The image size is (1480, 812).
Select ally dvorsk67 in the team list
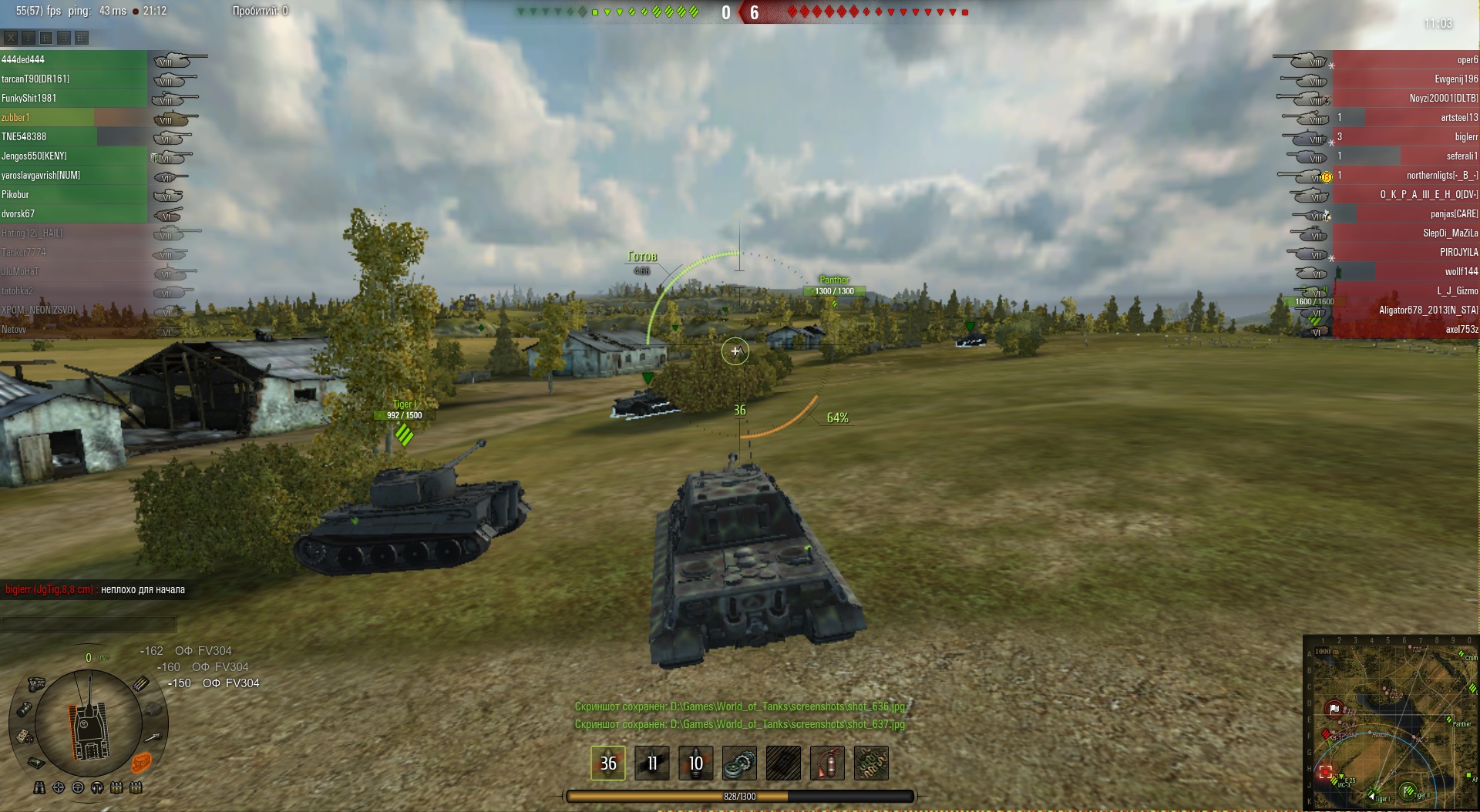coord(73,213)
